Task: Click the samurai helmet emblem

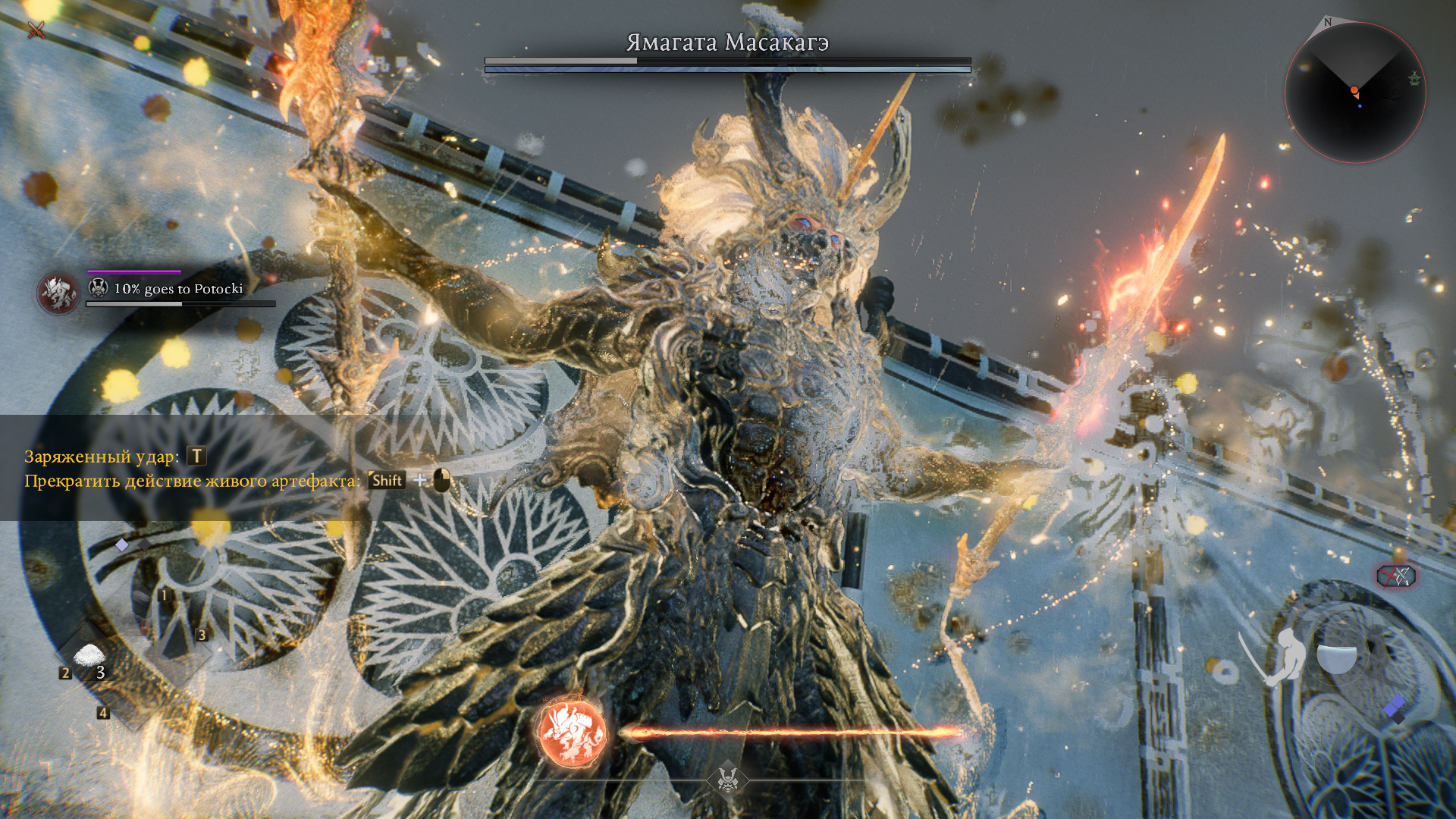Action: point(727,779)
